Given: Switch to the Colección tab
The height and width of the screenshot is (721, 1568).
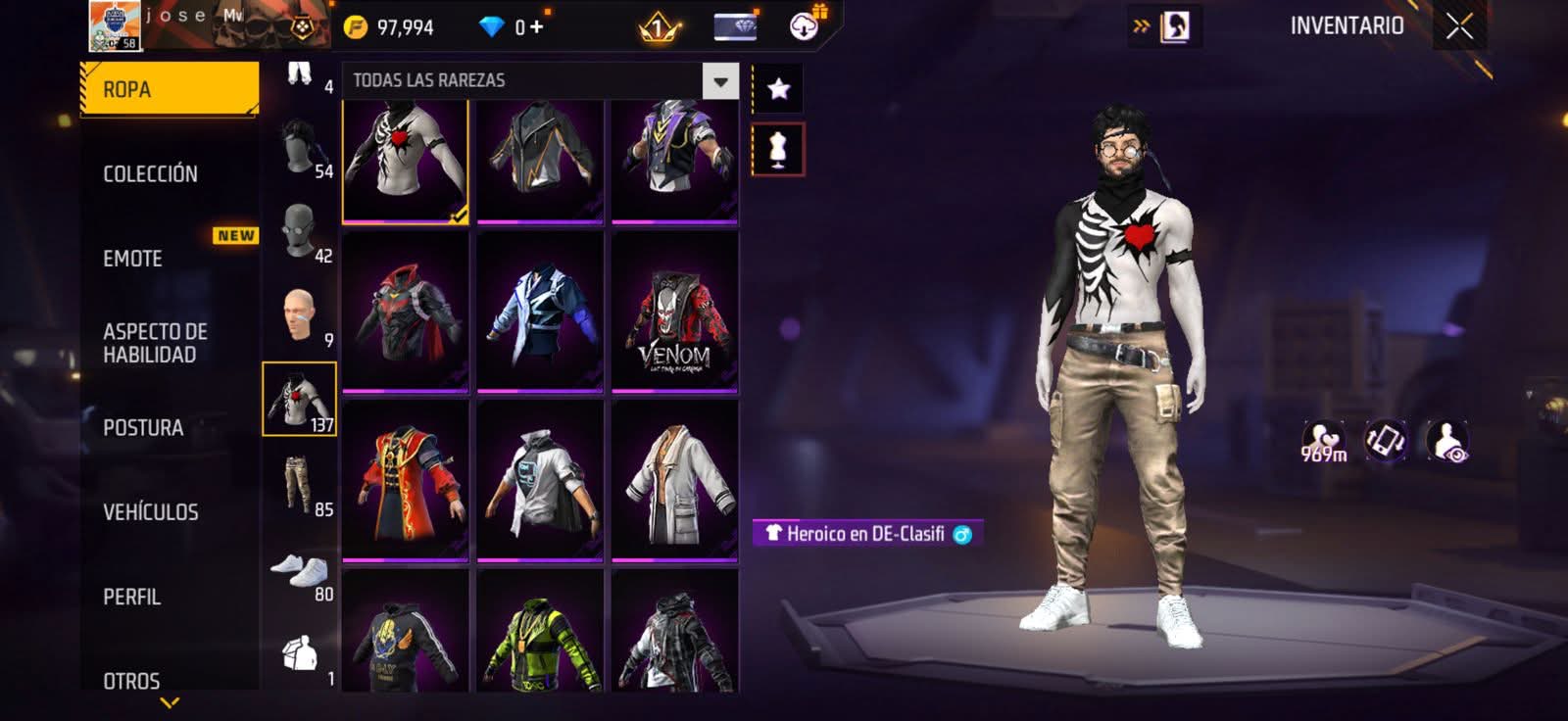Looking at the screenshot, I should [x=150, y=174].
